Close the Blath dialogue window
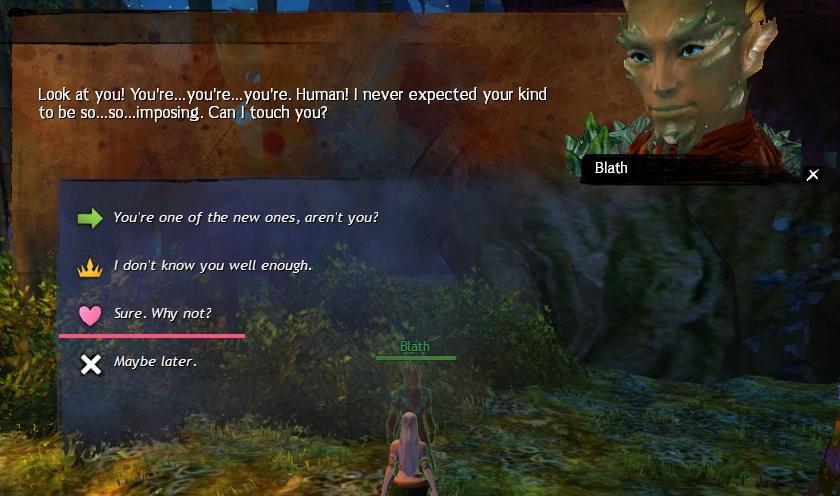The image size is (840, 496). (813, 175)
